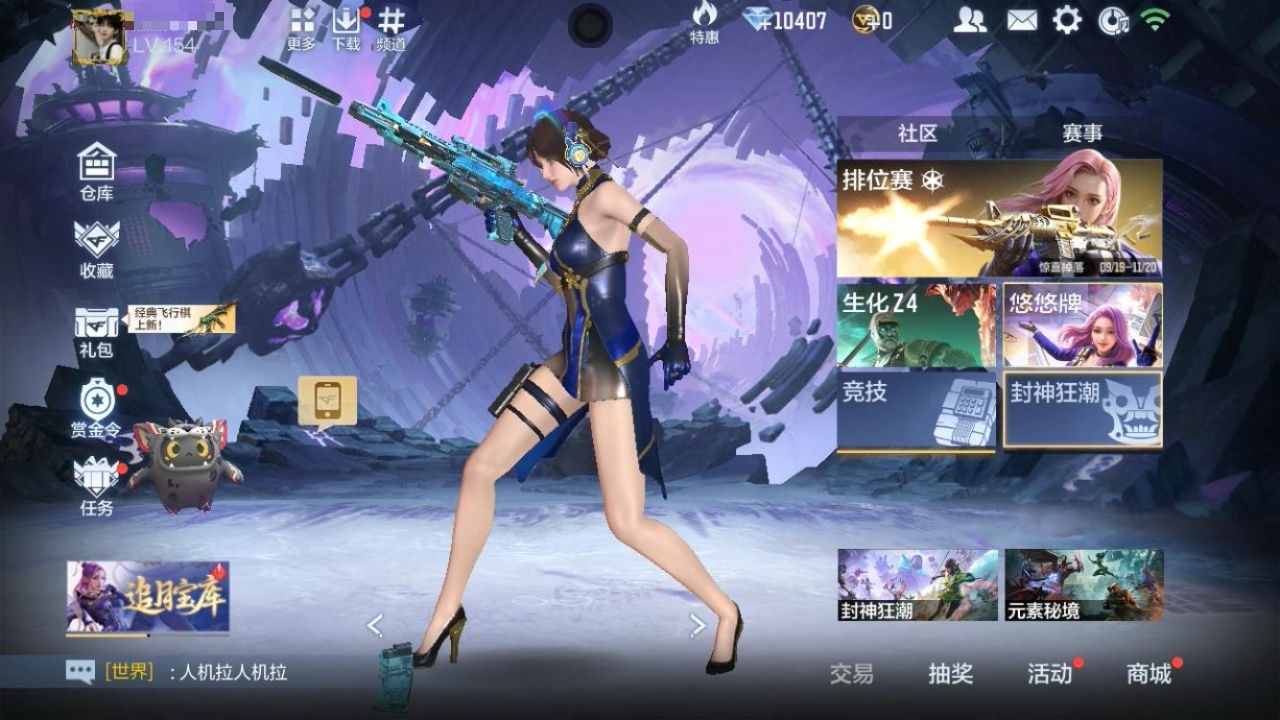Image resolution: width=1280 pixels, height=720 pixels.
Task: Open the 下载 download menu
Action: tap(346, 28)
